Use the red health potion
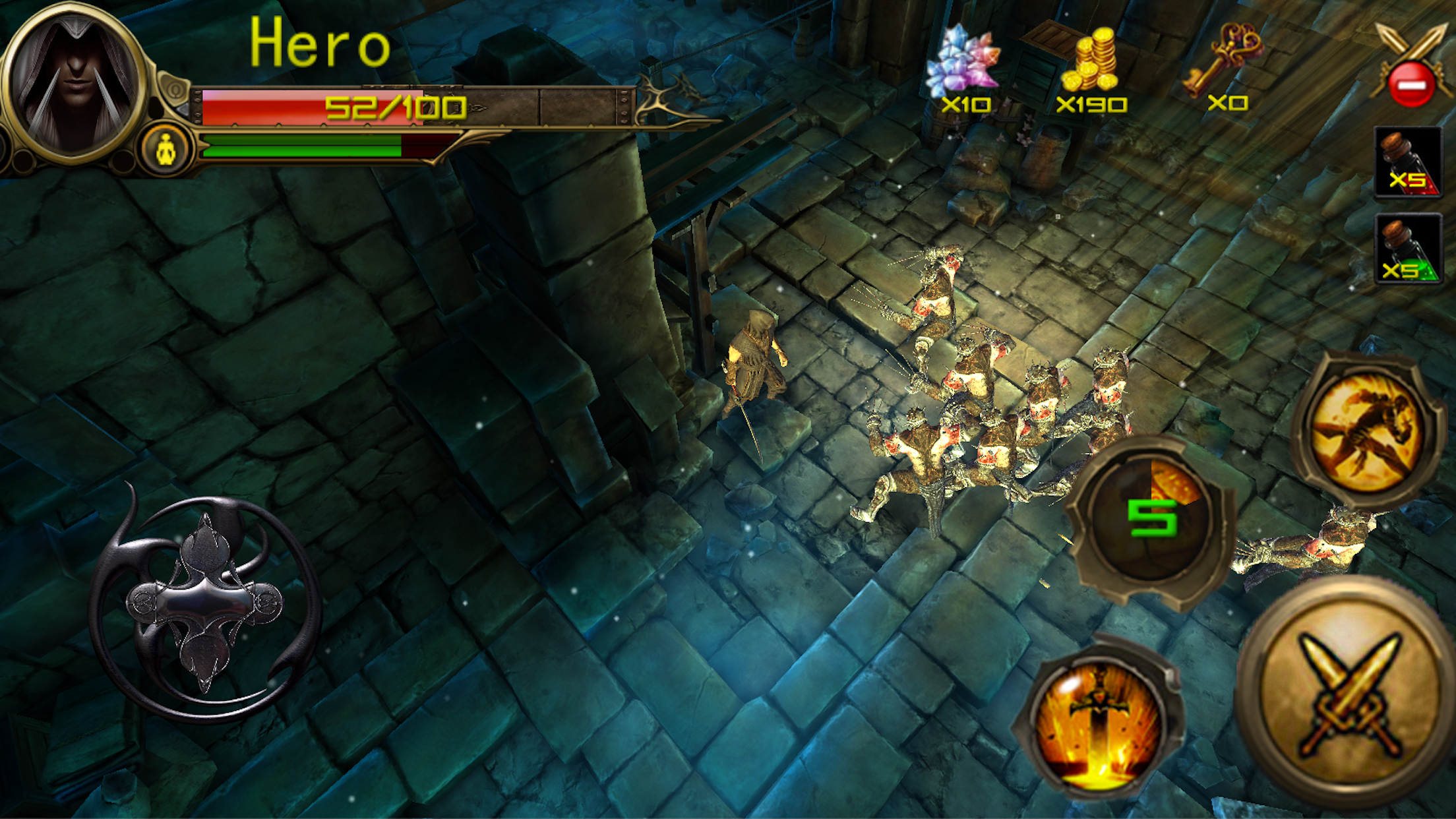Screen dimensions: 1456x819 1407,163
